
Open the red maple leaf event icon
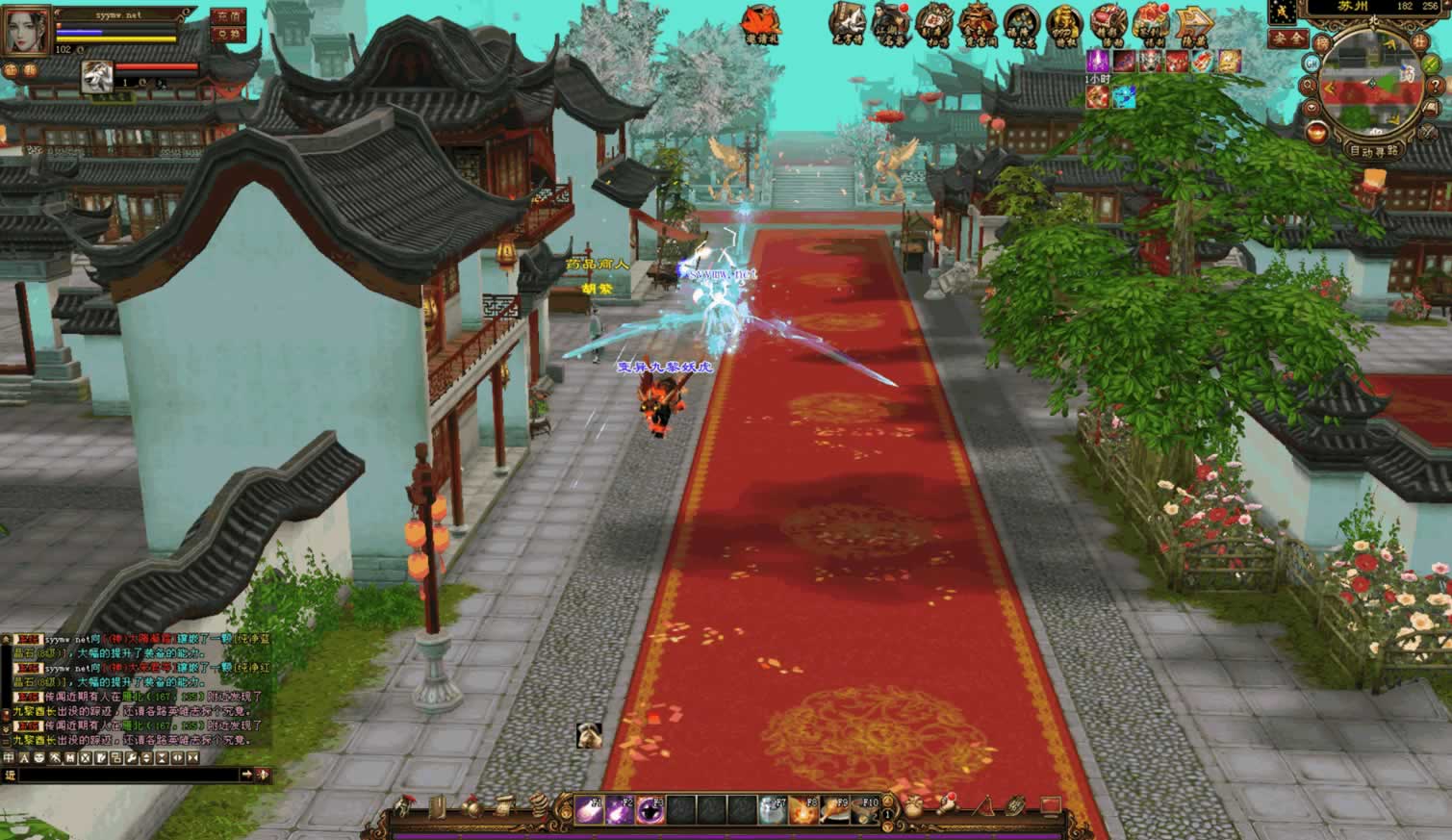coord(760,22)
